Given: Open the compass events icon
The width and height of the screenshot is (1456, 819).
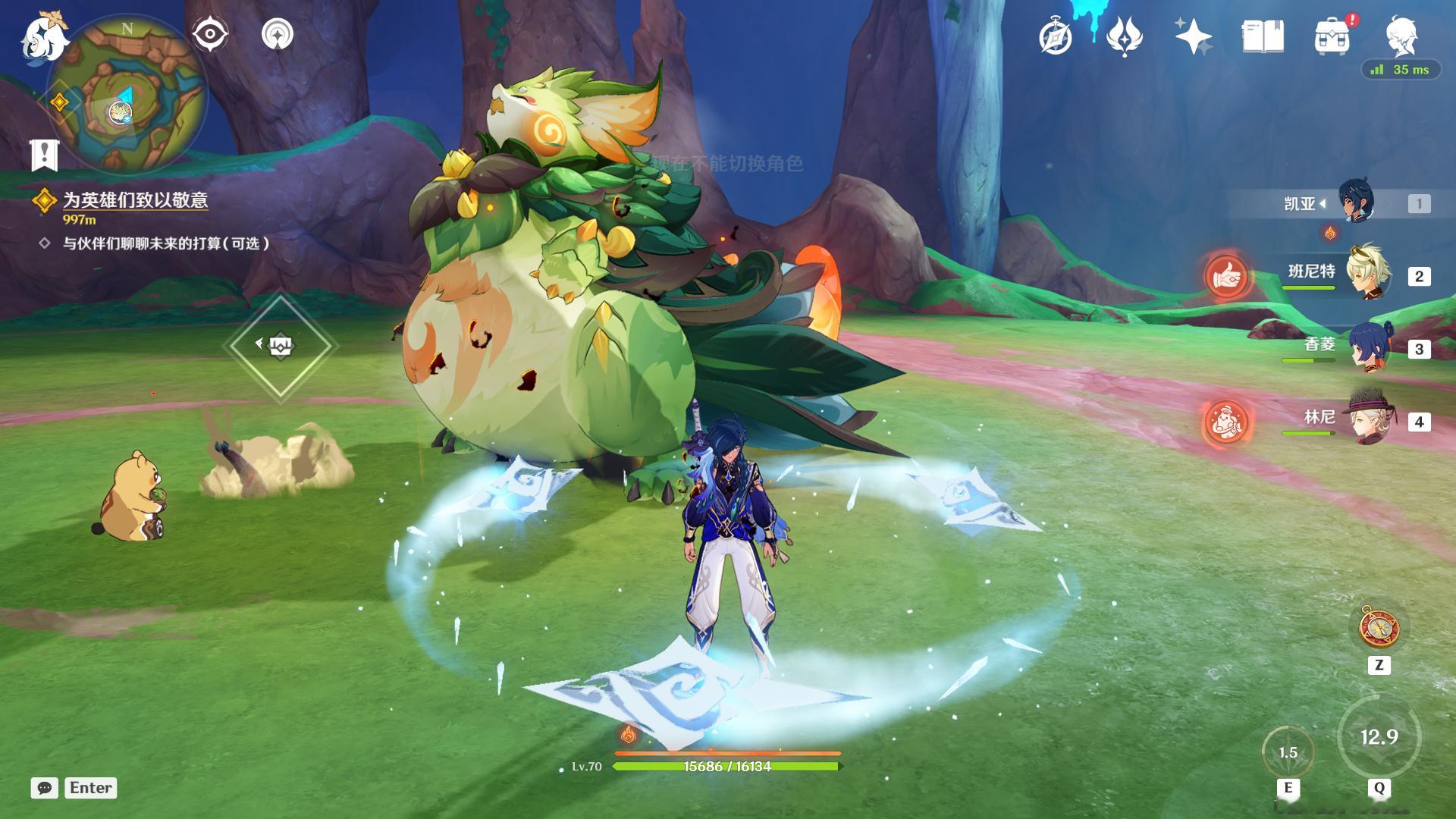Looking at the screenshot, I should tap(1056, 36).
